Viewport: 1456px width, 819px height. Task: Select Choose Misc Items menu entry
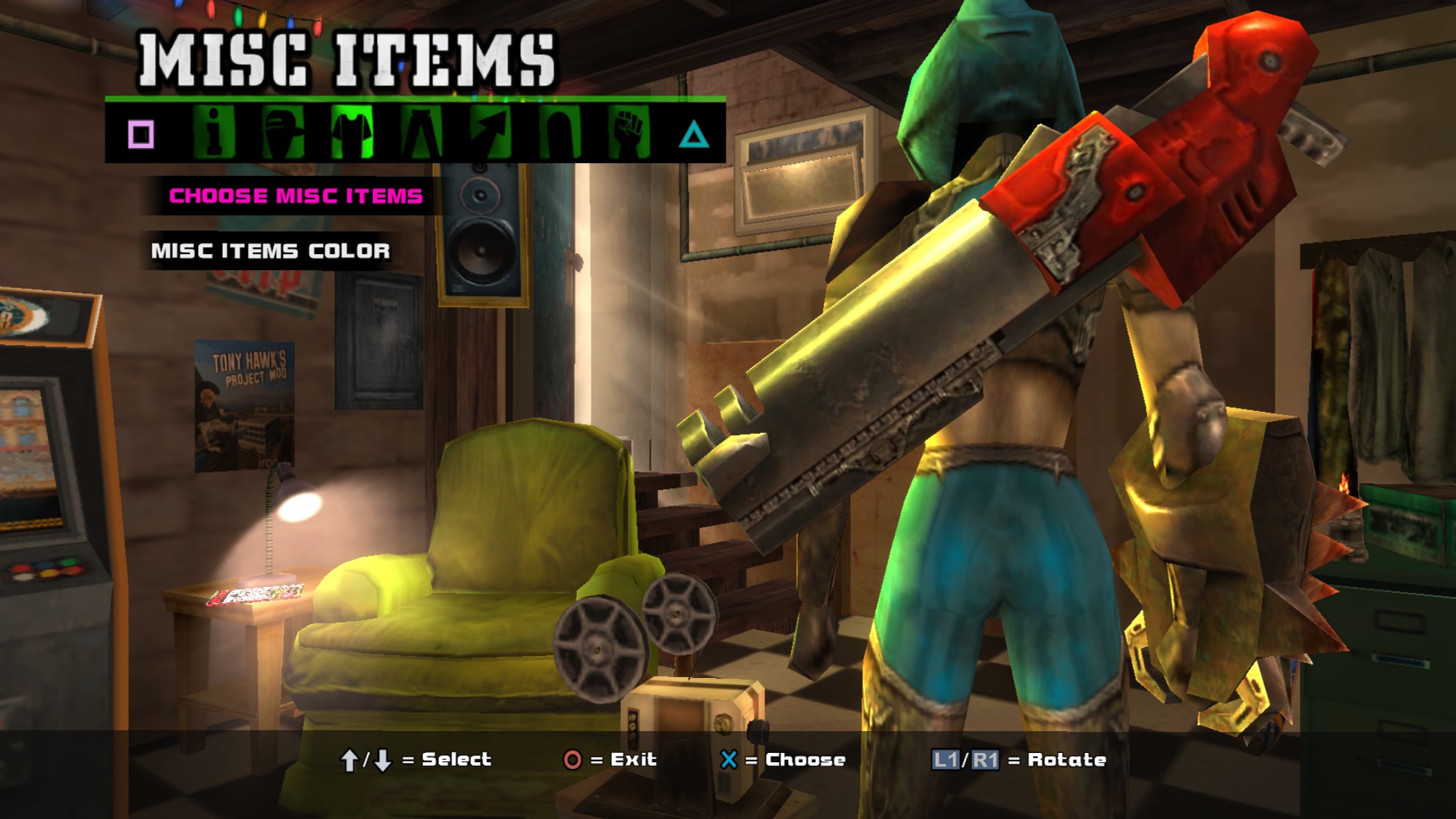[296, 196]
